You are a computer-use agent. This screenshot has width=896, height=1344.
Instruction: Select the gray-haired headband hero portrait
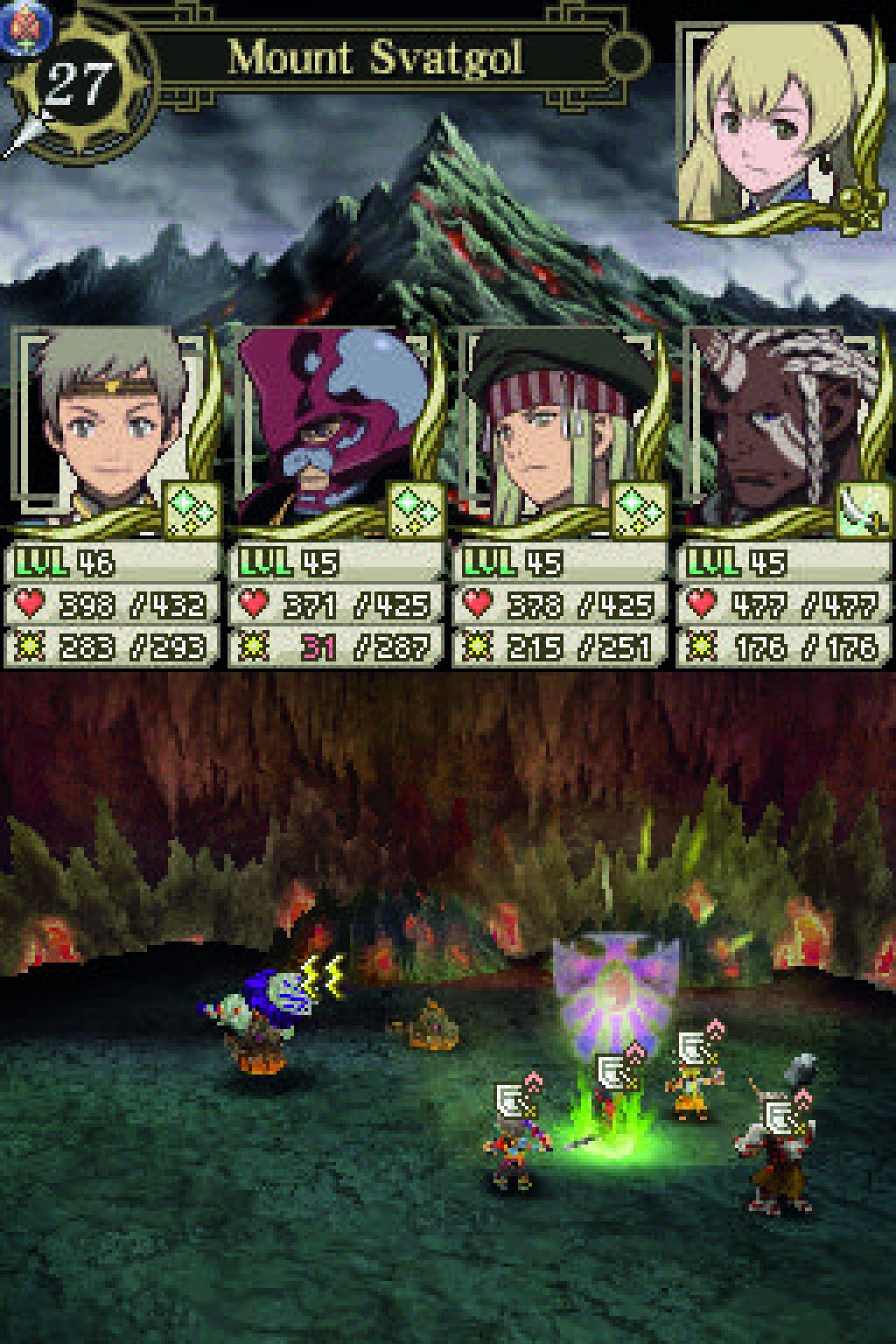point(105,429)
